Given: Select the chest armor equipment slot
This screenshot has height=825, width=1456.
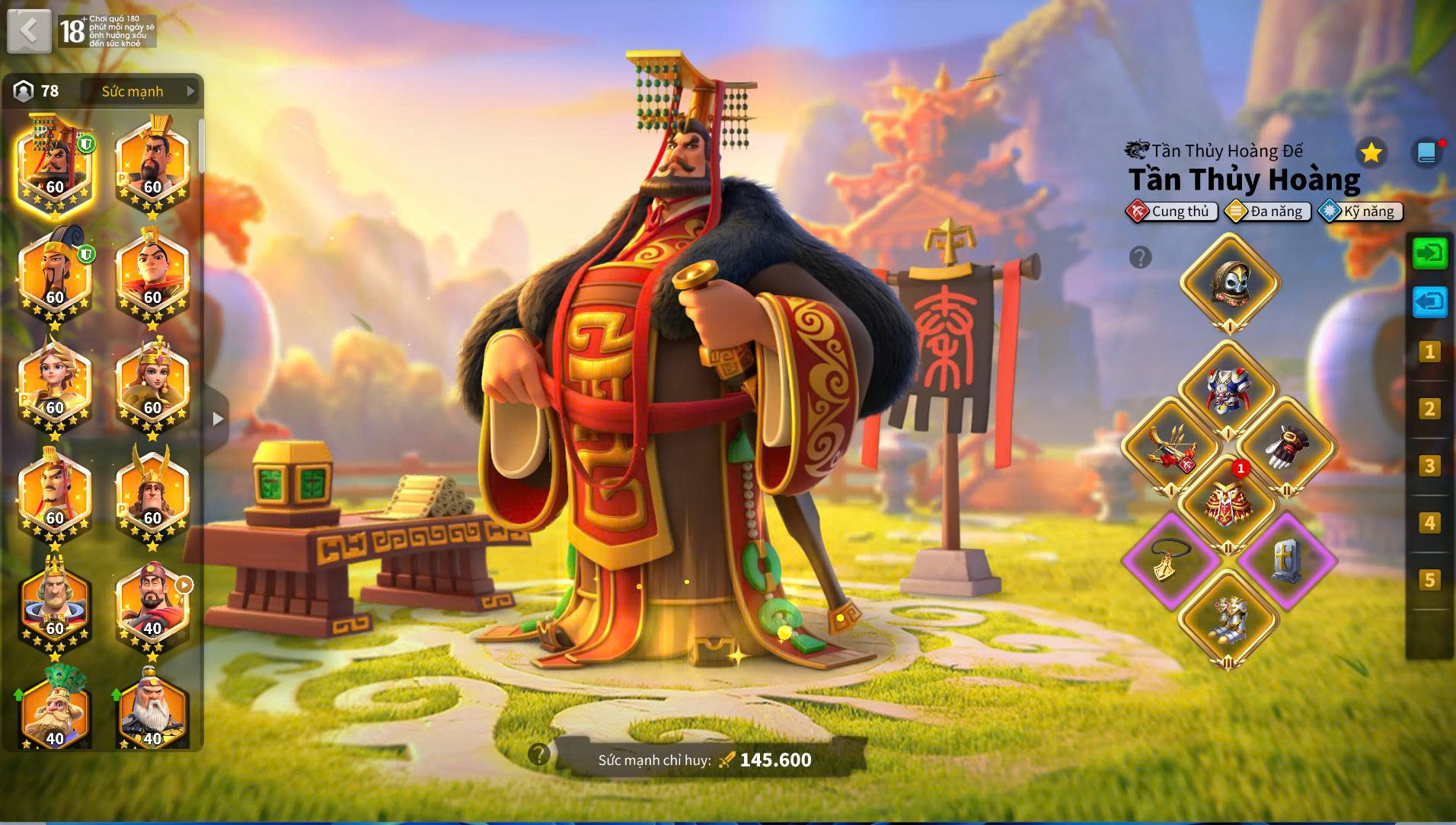Looking at the screenshot, I should pos(1228,389).
